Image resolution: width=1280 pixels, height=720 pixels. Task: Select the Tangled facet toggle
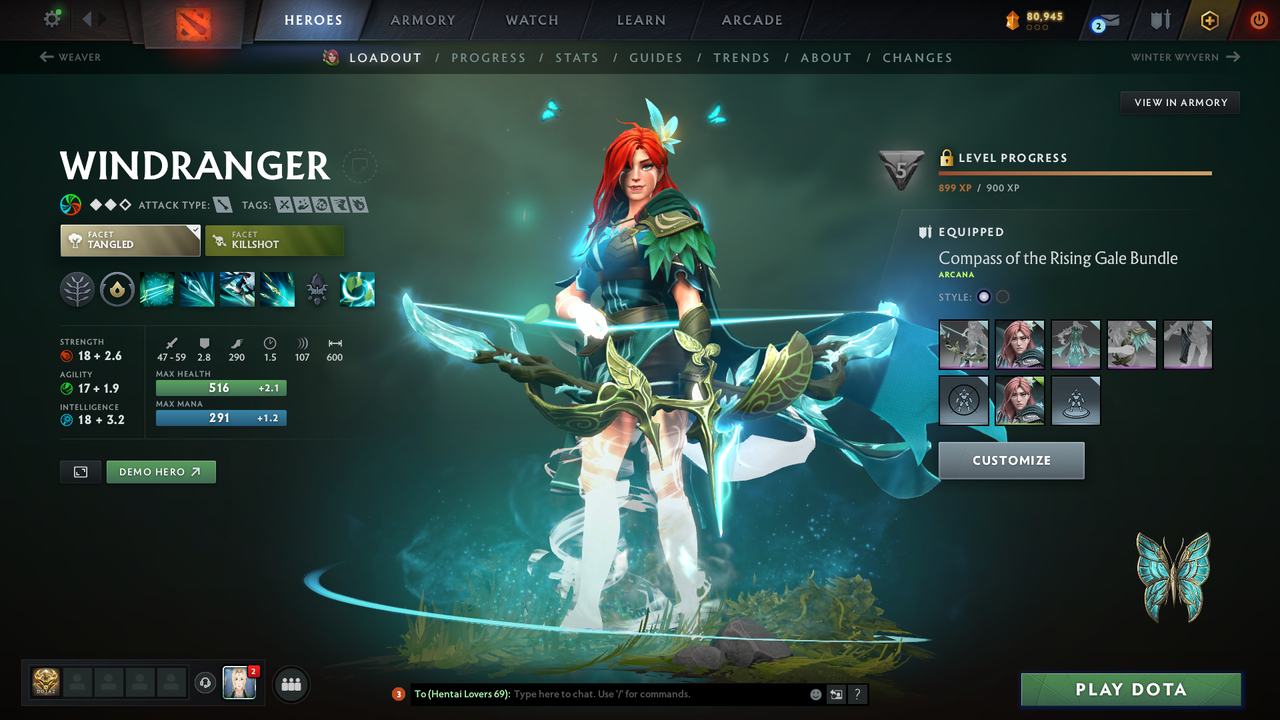click(x=129, y=240)
